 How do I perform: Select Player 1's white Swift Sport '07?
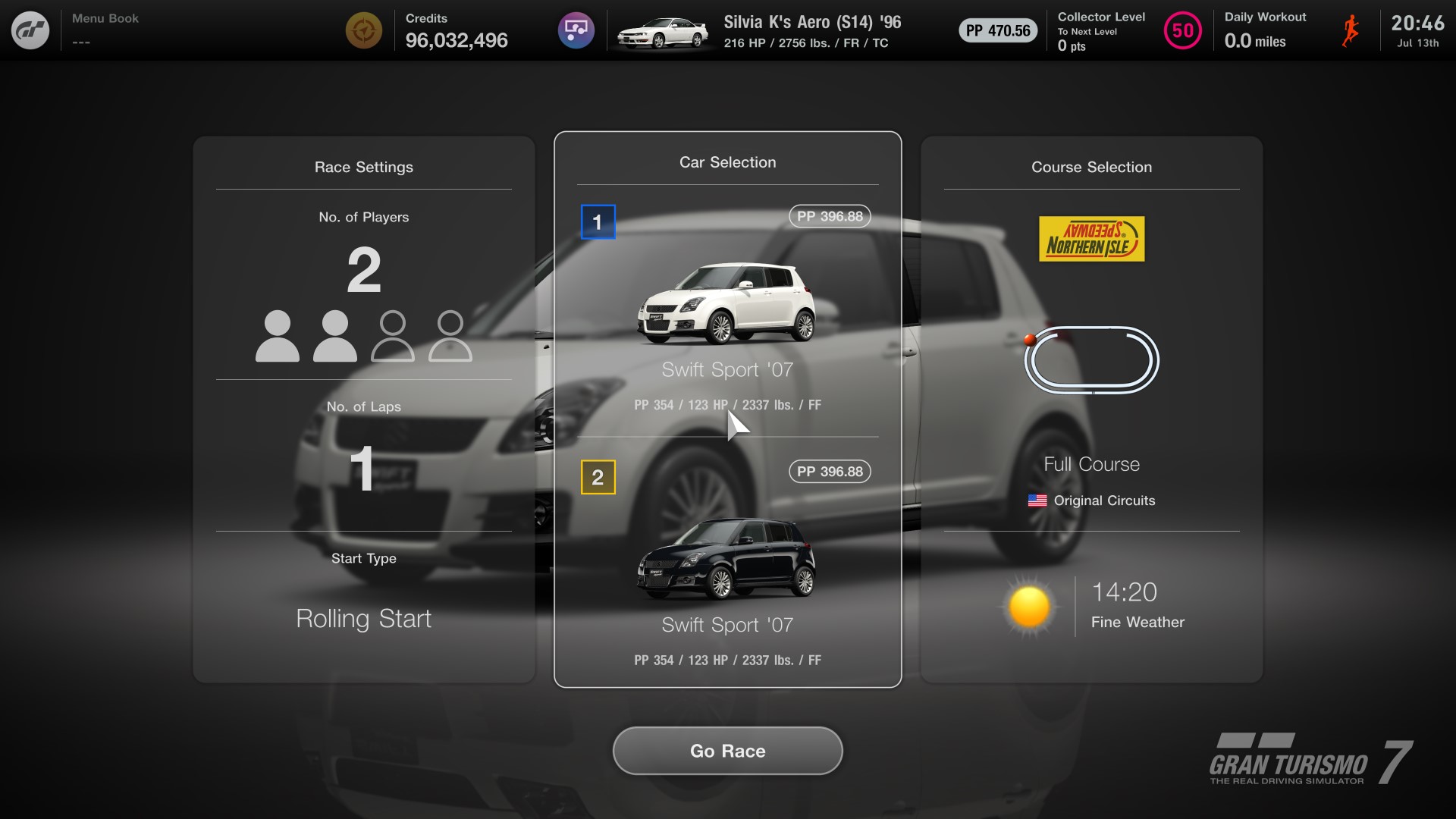(727, 300)
